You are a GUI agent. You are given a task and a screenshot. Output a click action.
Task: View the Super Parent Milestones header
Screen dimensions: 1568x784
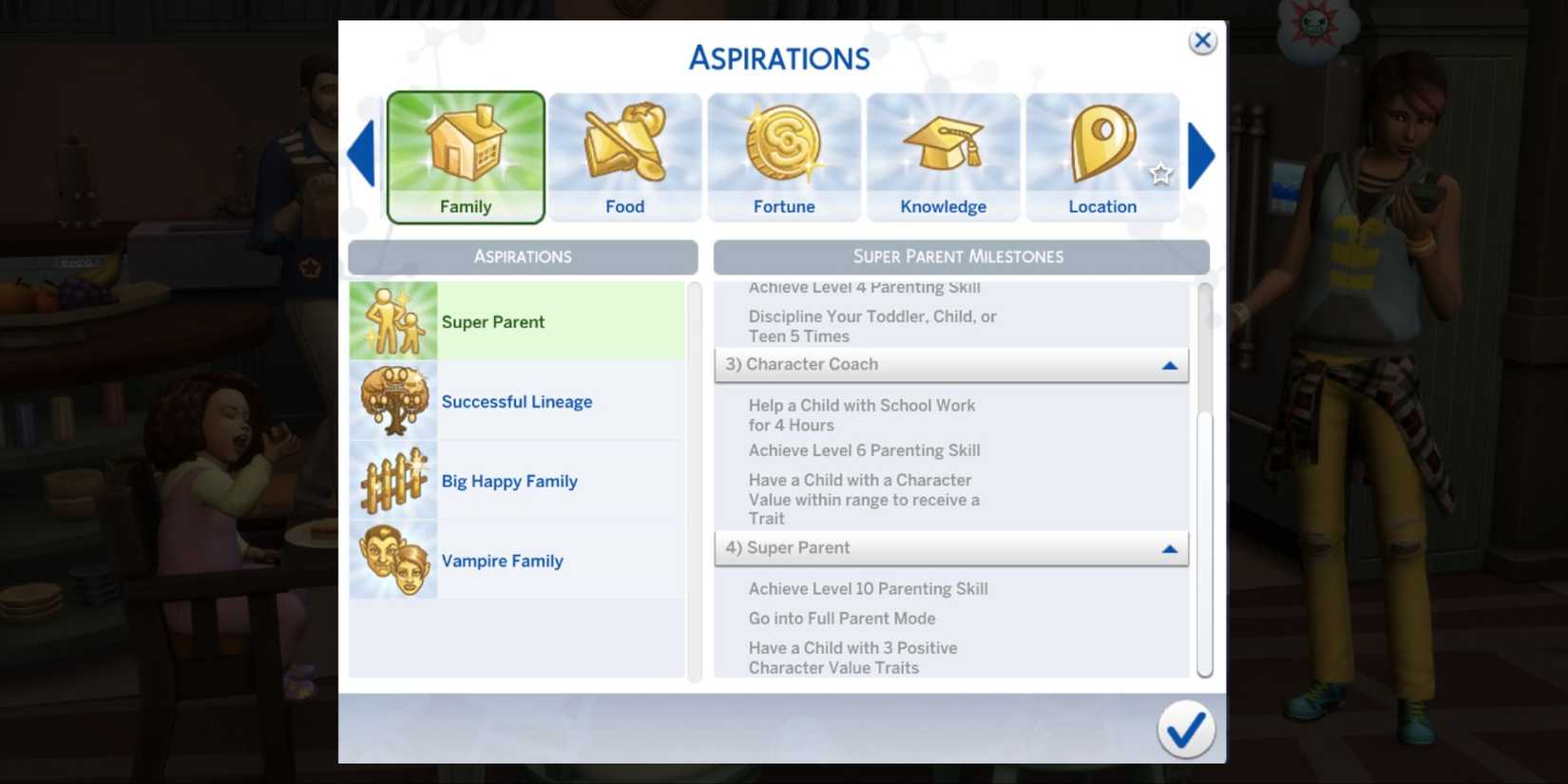point(959,257)
